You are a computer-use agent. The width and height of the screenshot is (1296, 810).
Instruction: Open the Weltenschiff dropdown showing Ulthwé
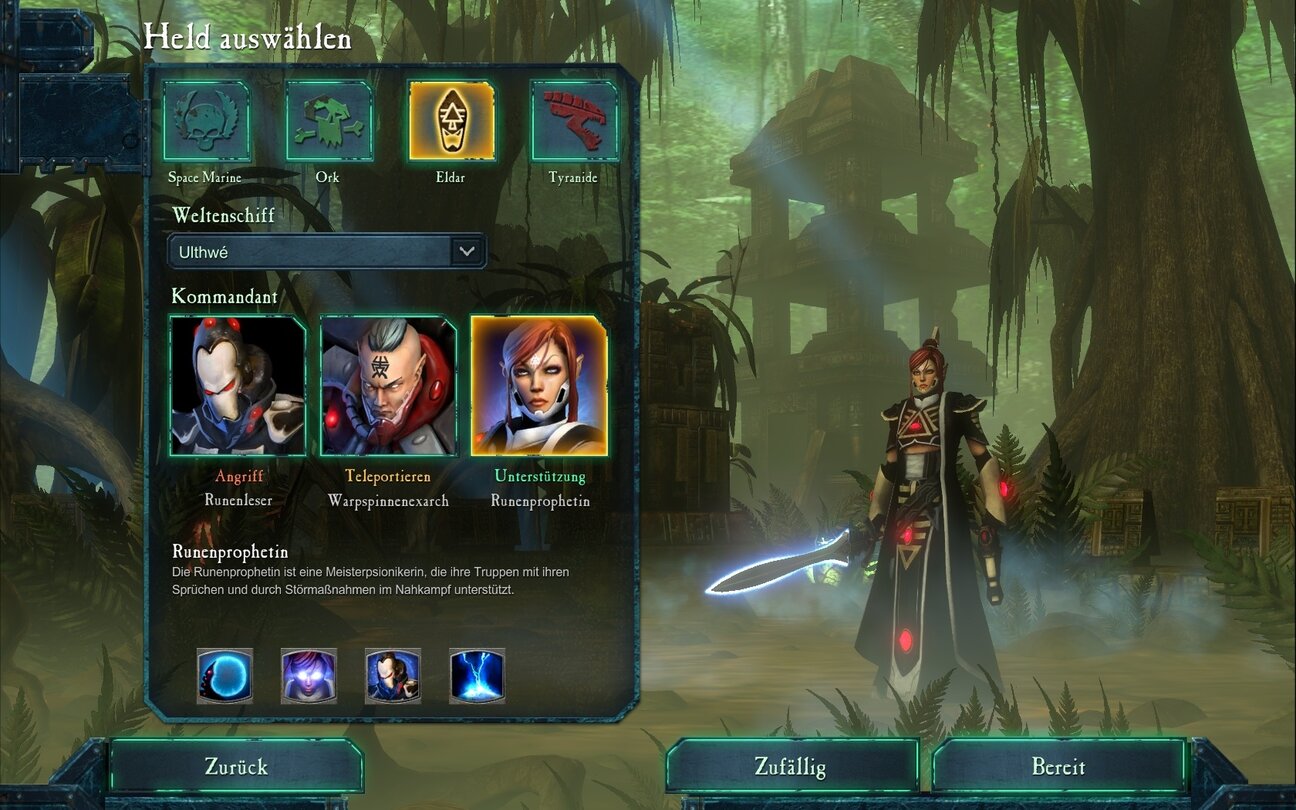[x=327, y=252]
